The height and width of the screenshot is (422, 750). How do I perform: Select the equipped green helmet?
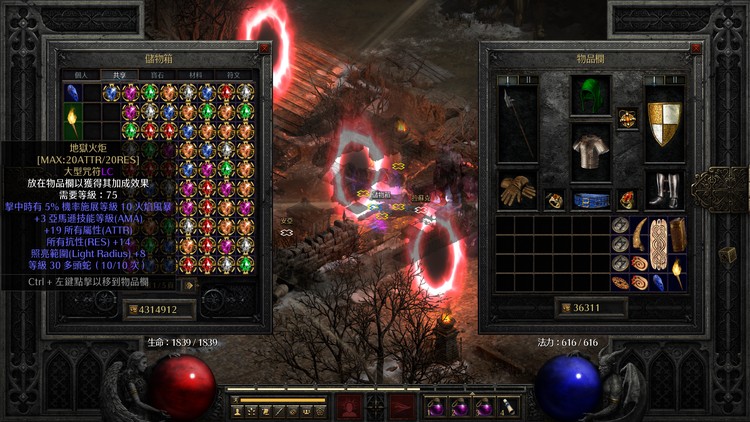[590, 97]
